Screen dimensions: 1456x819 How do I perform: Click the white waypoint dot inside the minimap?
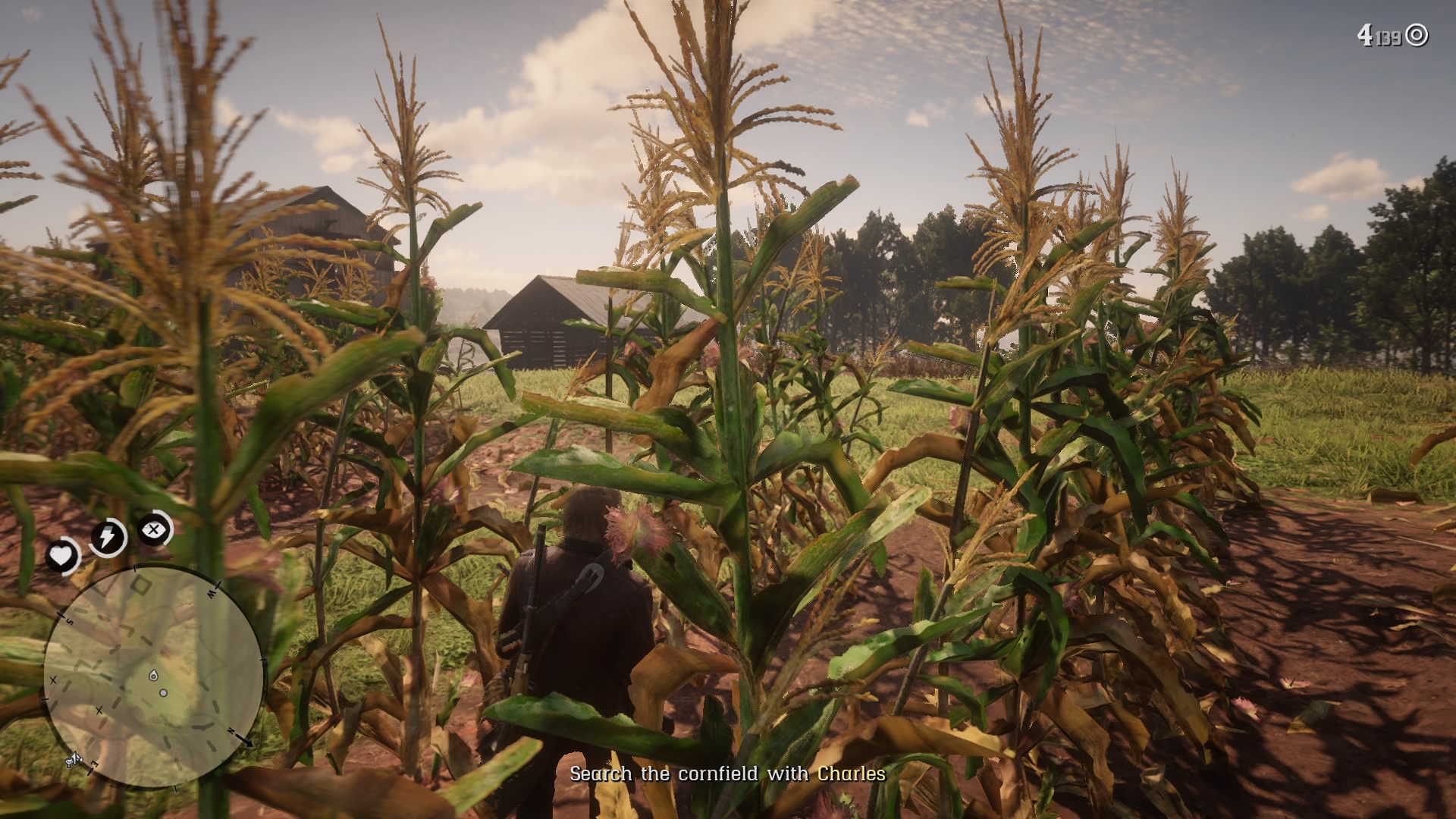(x=163, y=692)
